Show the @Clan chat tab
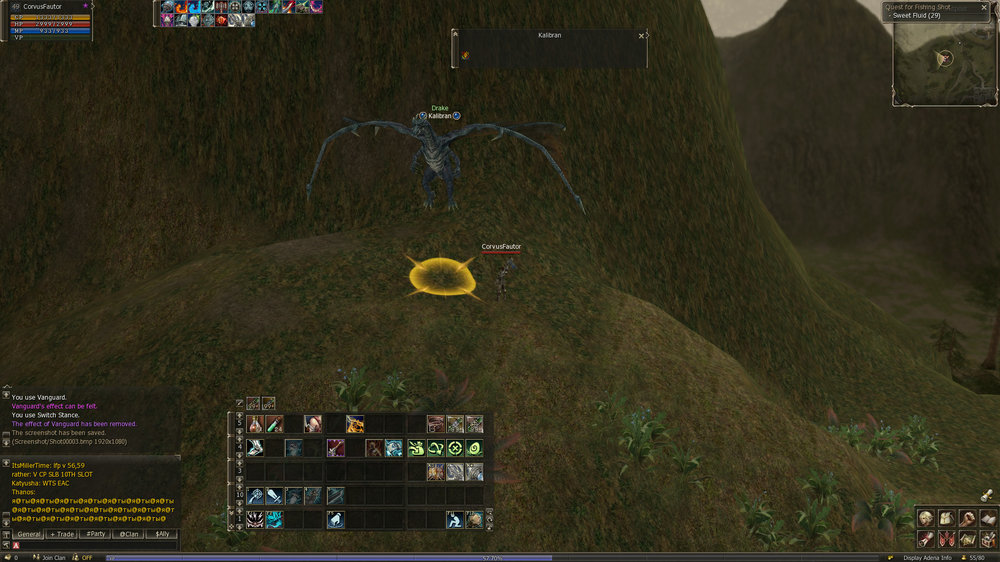1000x562 pixels. click(128, 534)
